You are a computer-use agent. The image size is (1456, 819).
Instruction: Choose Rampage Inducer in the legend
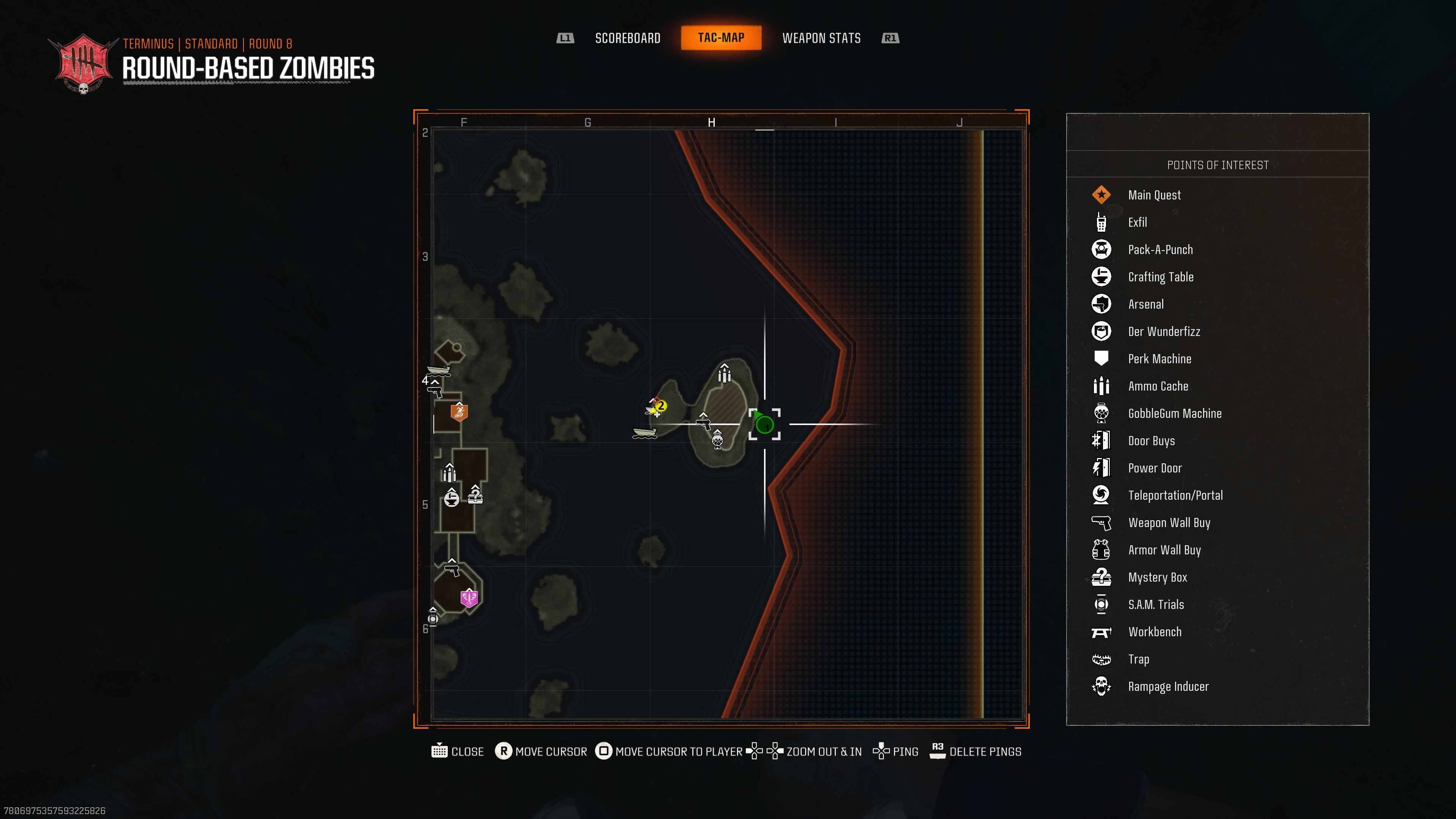(x=1168, y=687)
